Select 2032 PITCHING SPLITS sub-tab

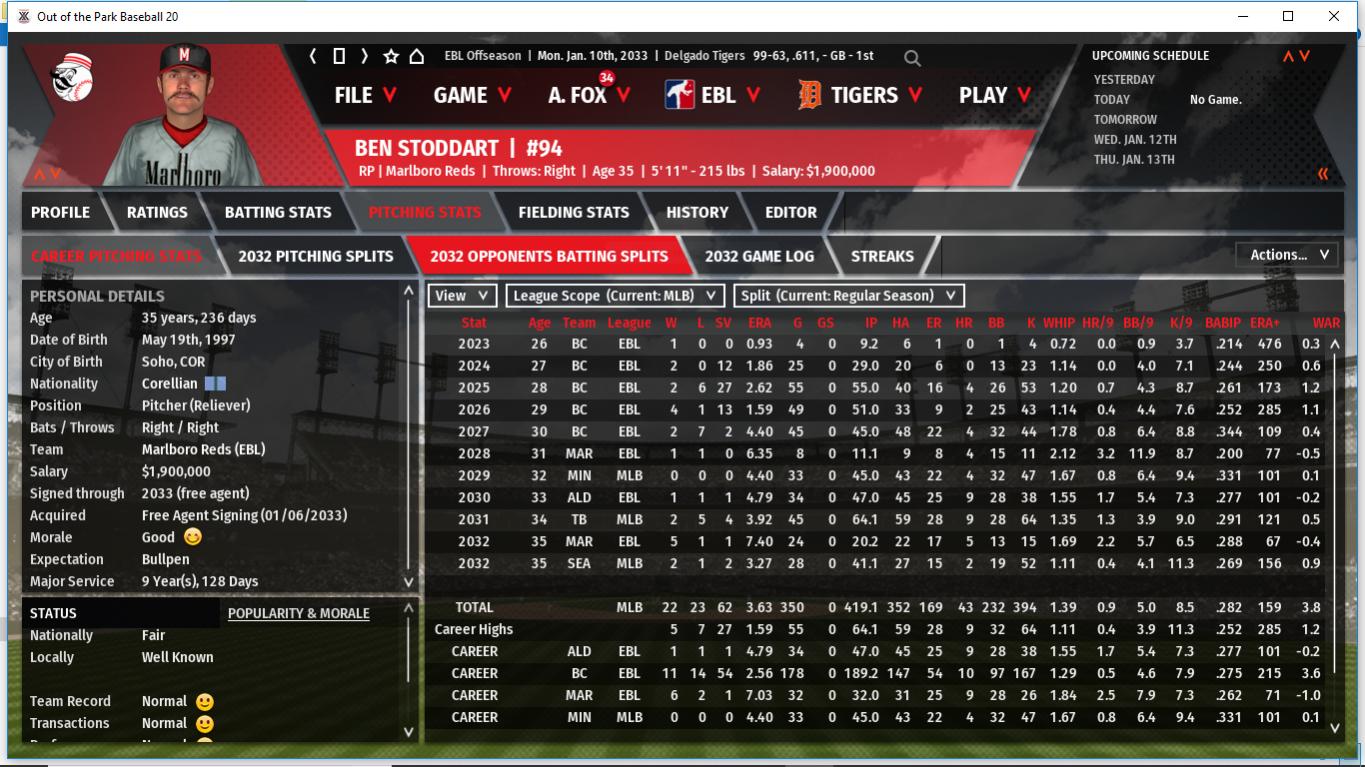(x=315, y=256)
